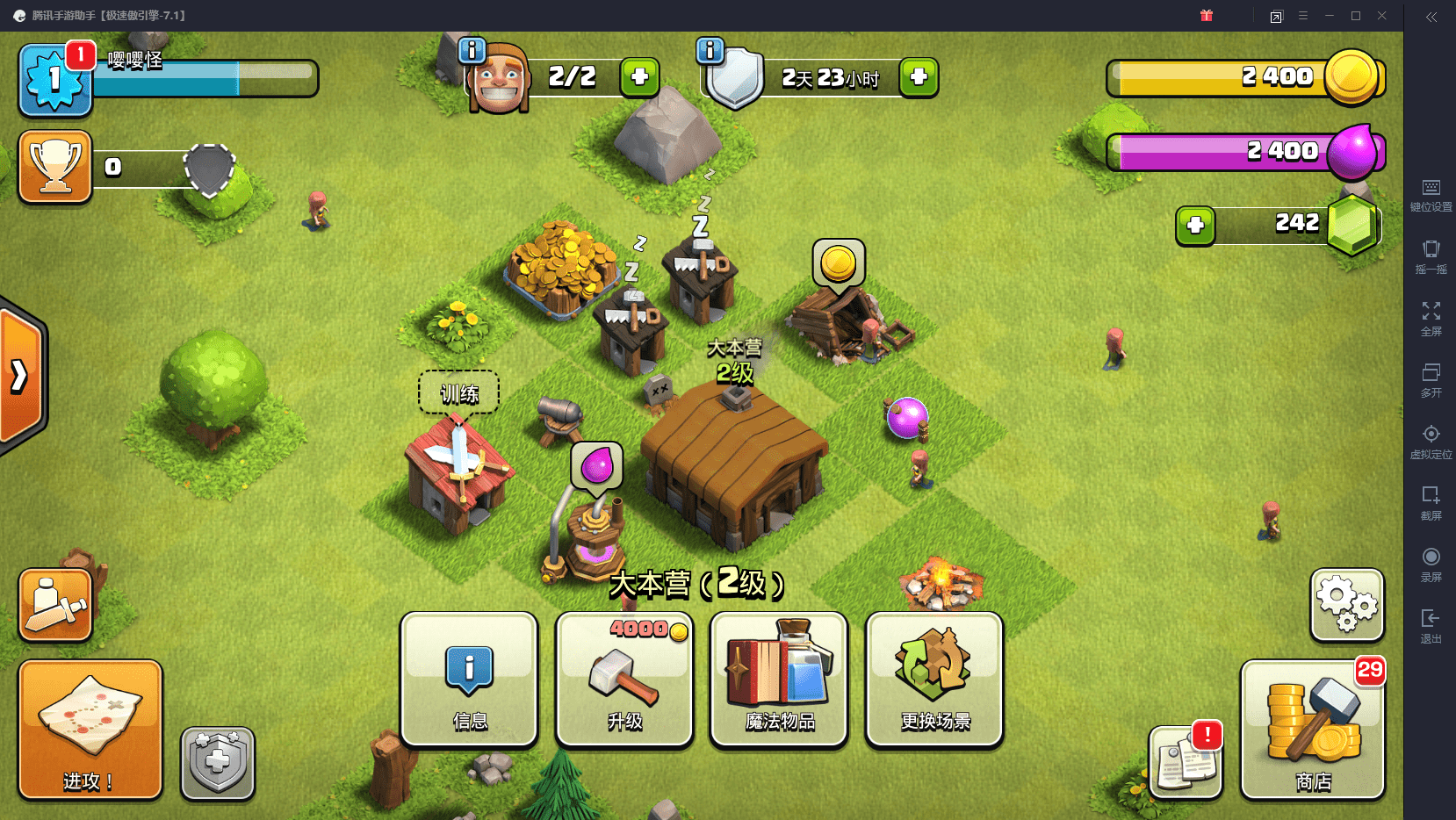Add shield time with the green plus
The width and height of the screenshot is (1456, 820).
point(919,77)
